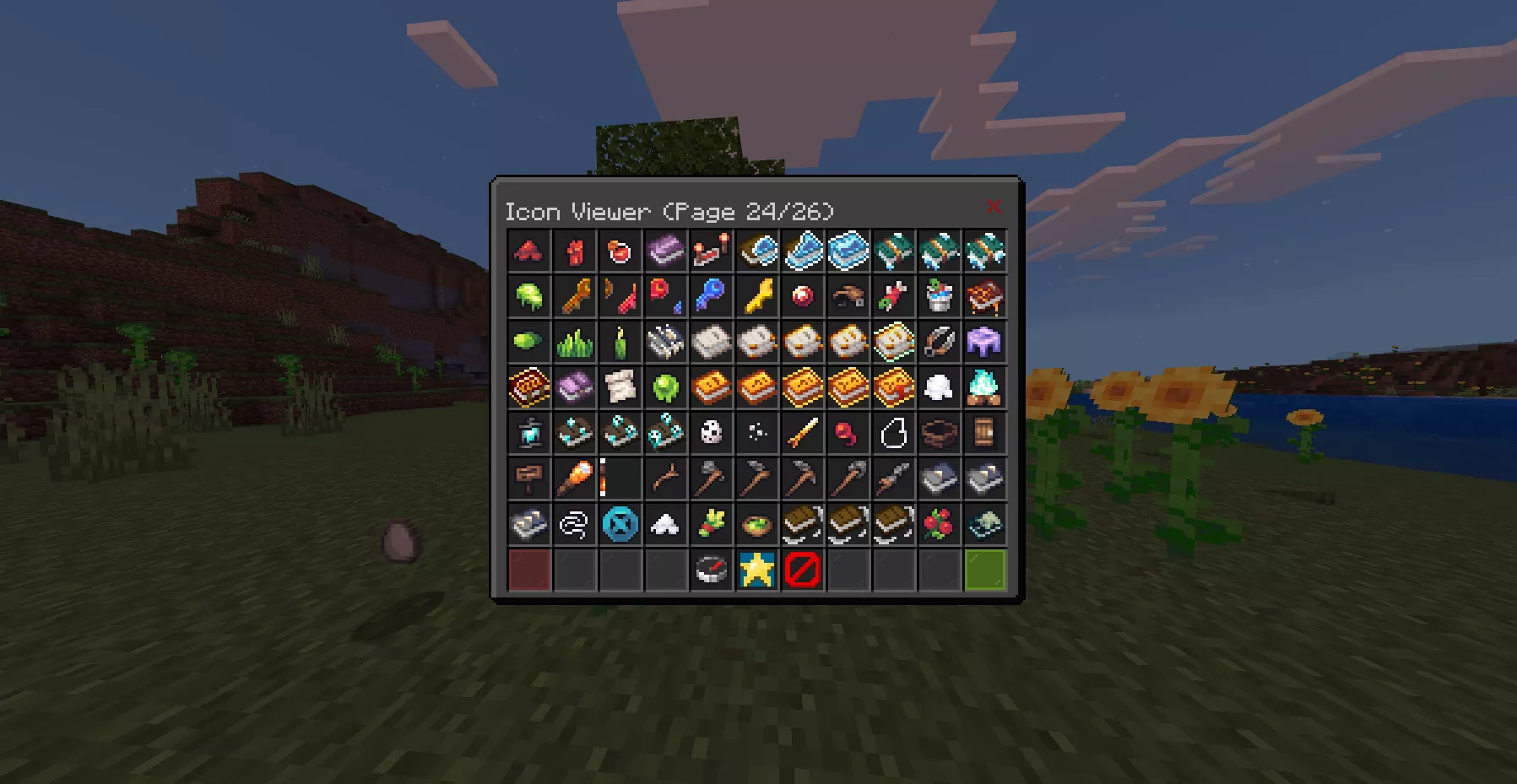Close the Icon Viewer window

click(x=994, y=205)
